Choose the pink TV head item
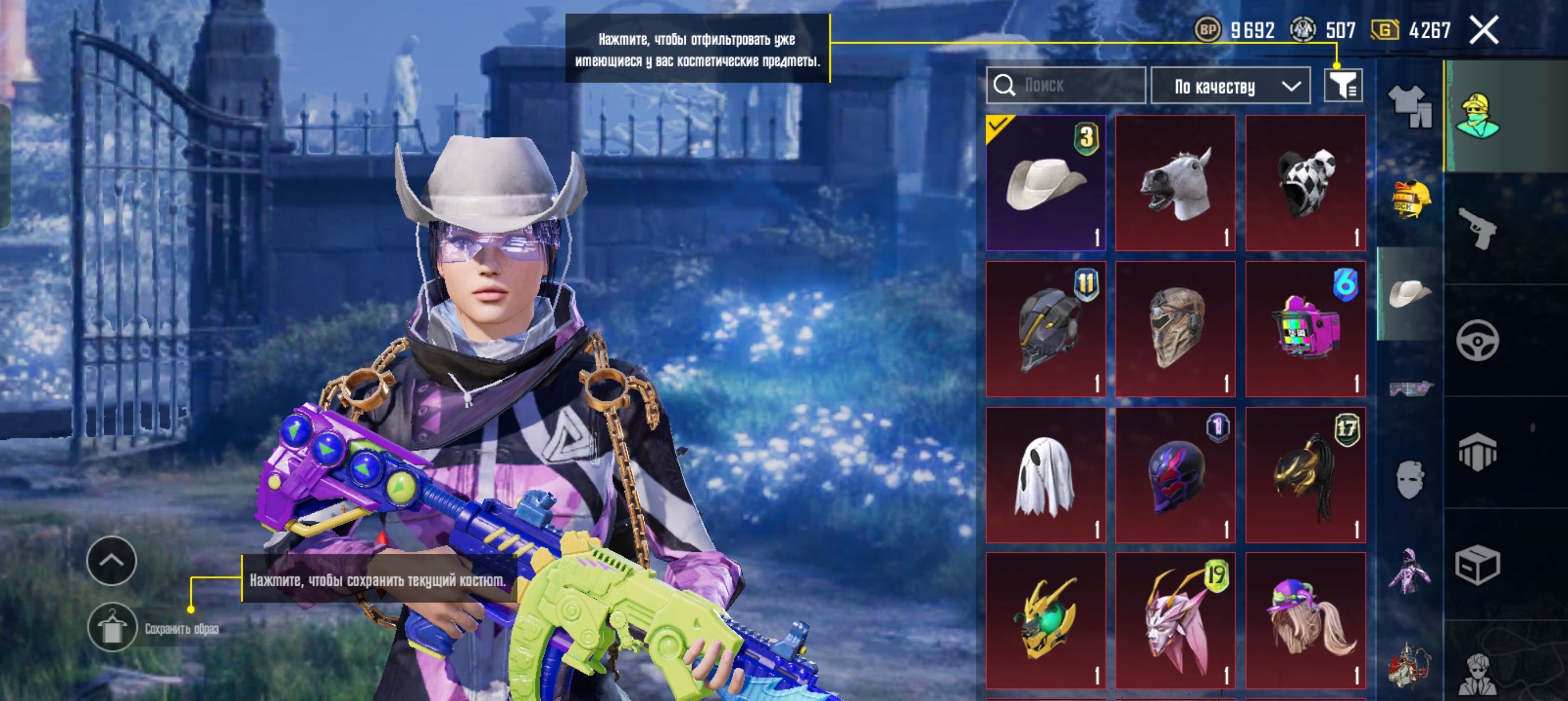The width and height of the screenshot is (1568, 701). click(x=1305, y=329)
